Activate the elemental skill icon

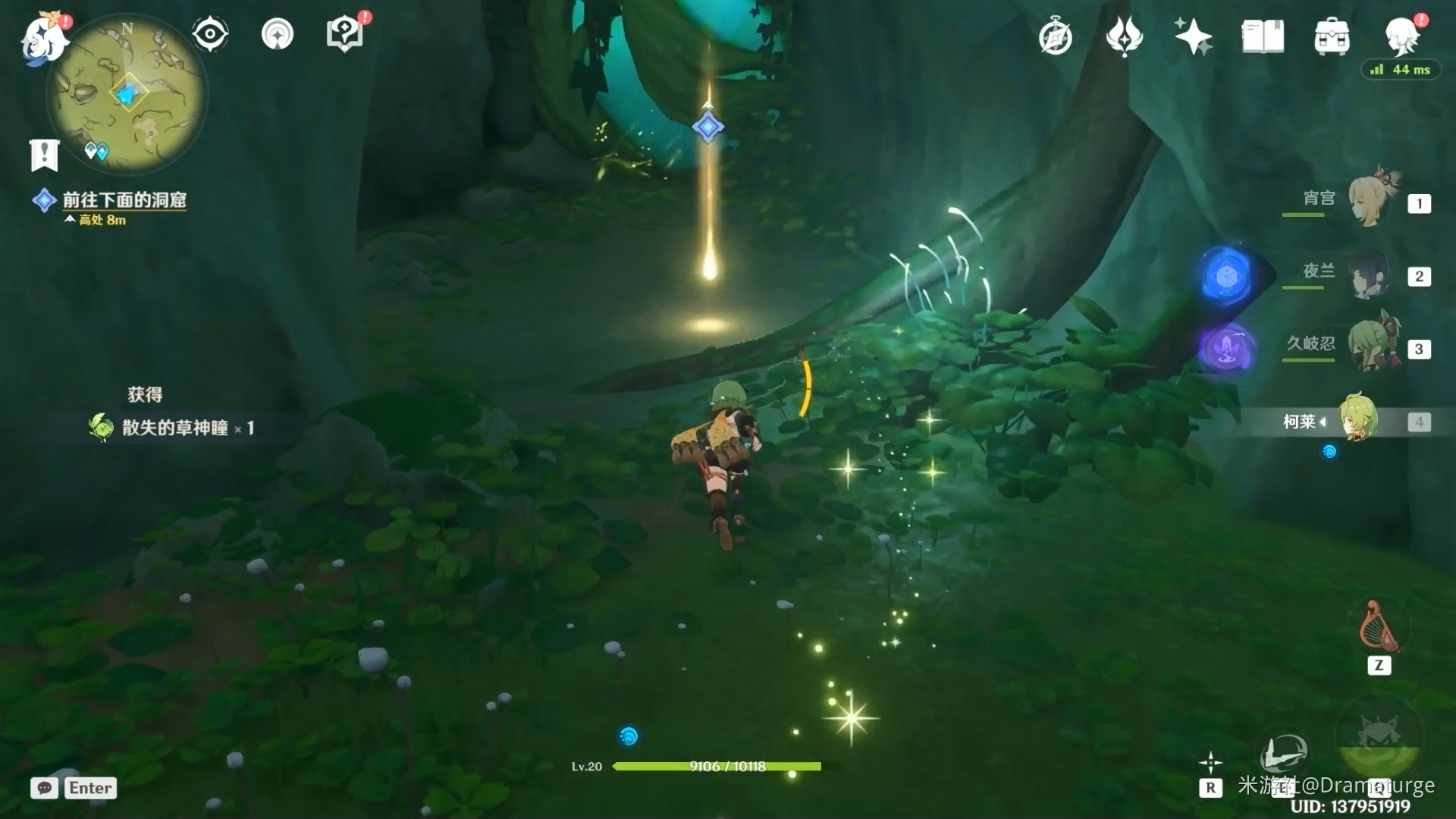[x=1283, y=753]
